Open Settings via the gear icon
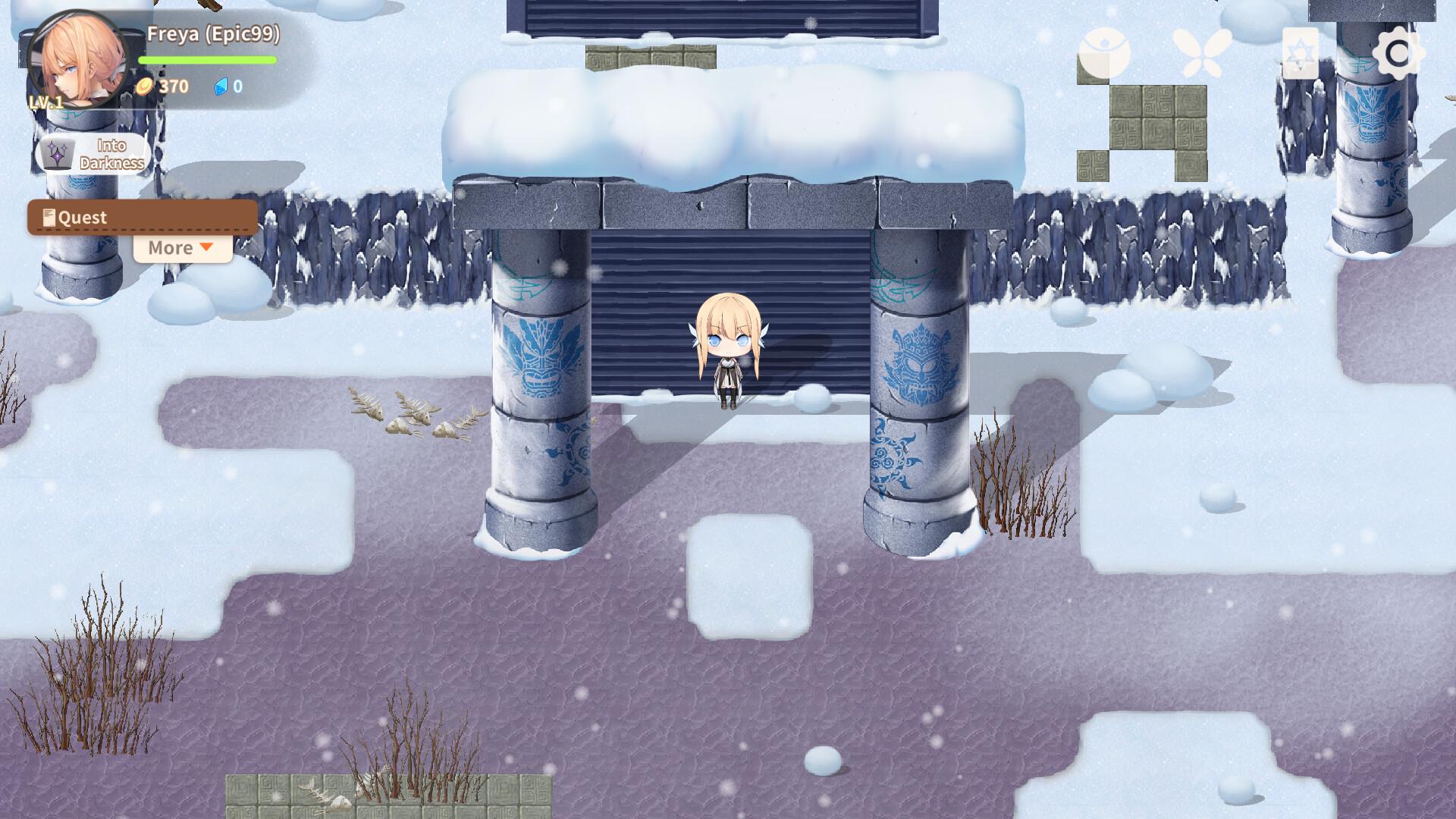 click(1400, 53)
